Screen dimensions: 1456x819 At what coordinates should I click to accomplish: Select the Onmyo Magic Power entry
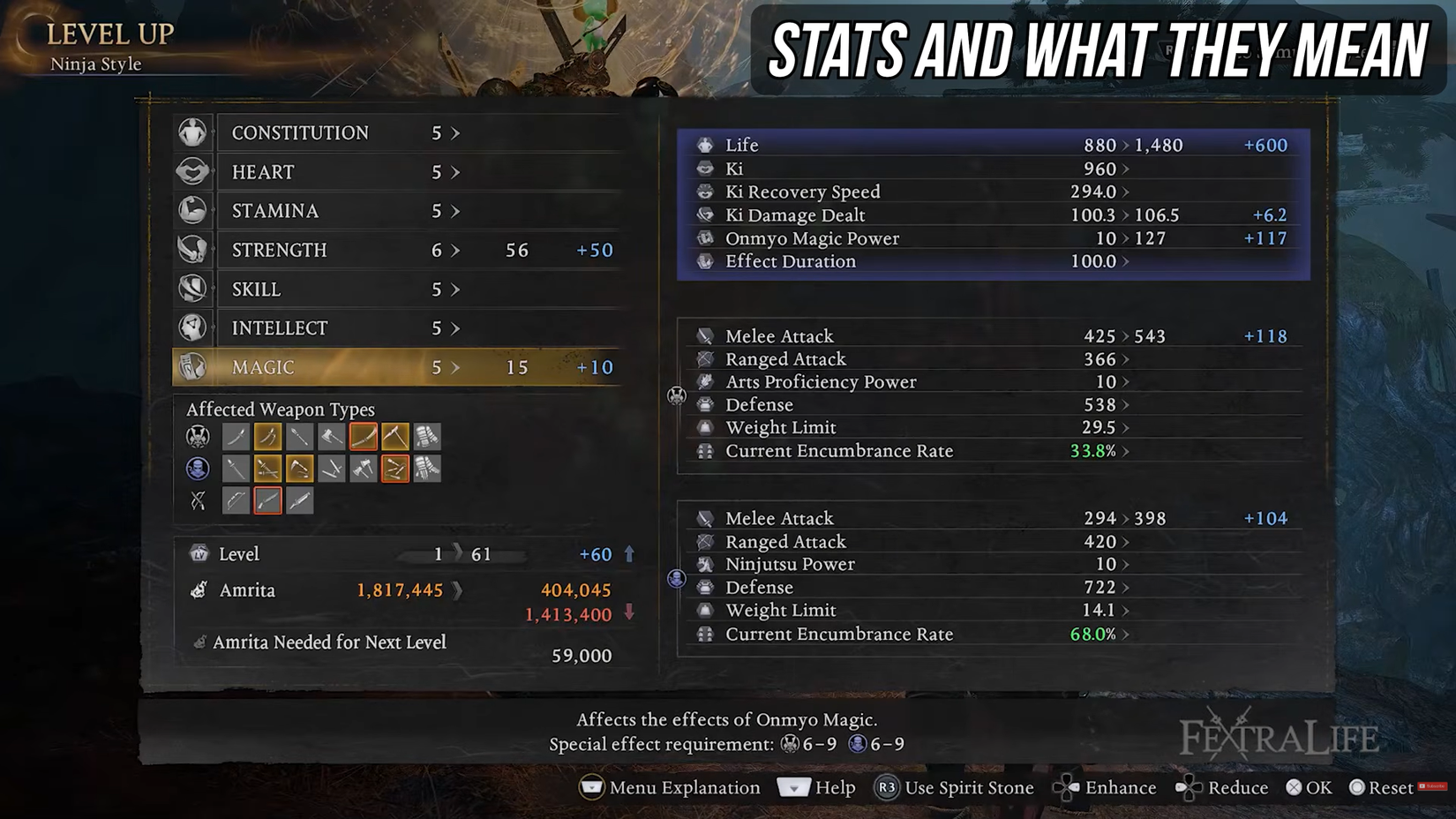[993, 238]
